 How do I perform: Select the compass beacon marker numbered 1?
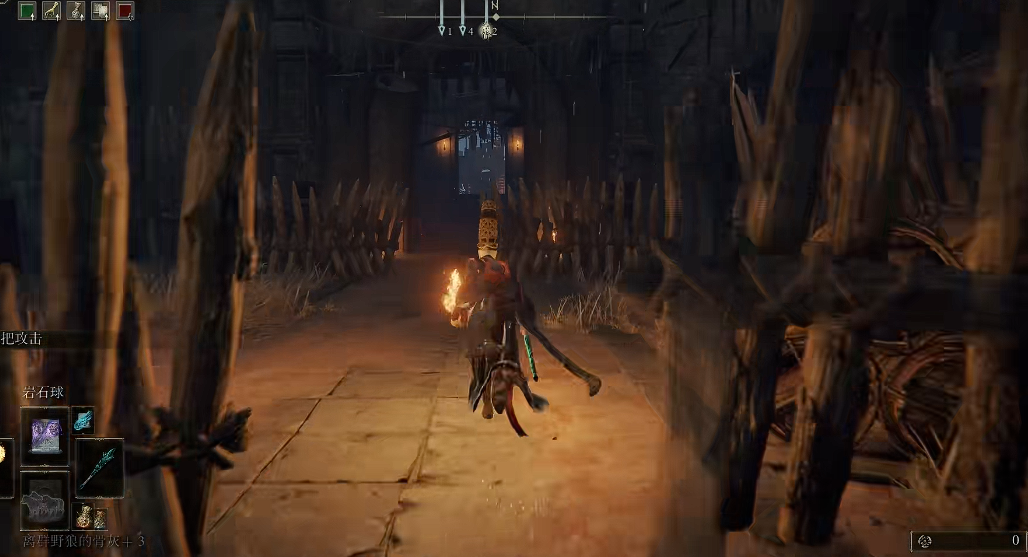442,31
